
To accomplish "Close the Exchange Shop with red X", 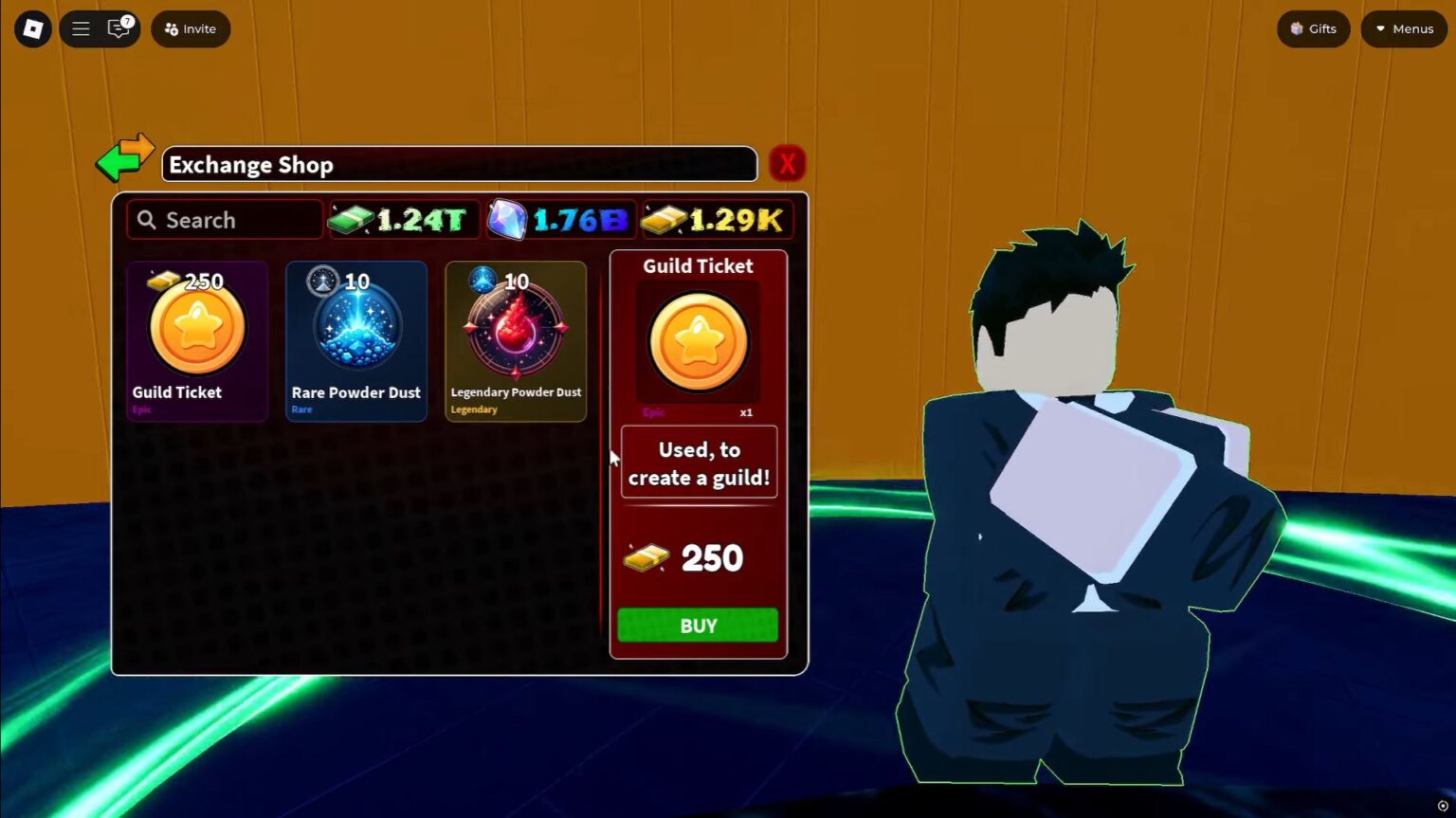I will pyautogui.click(x=786, y=163).
